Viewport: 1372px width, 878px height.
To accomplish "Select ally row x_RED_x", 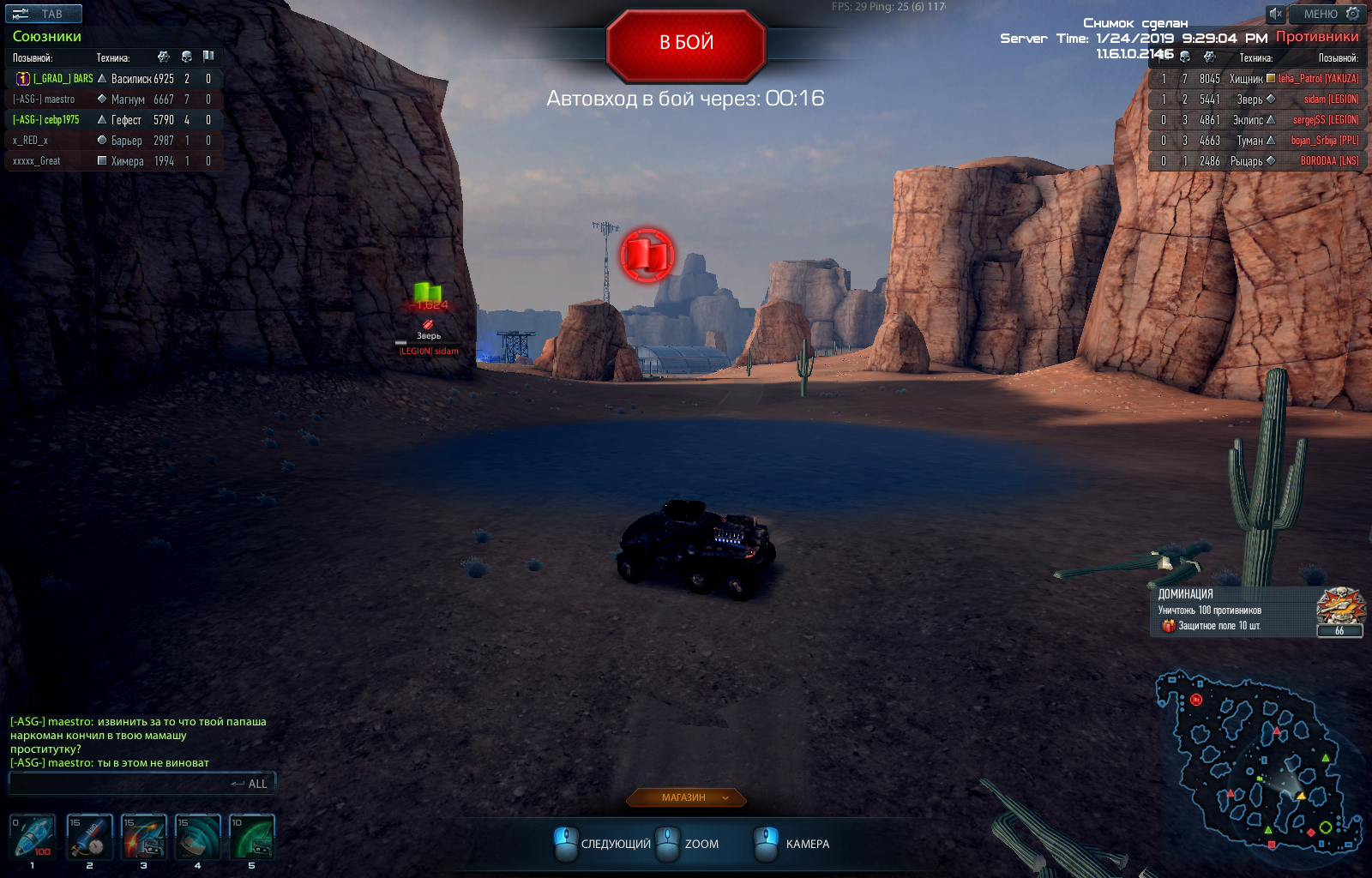I will [x=113, y=141].
